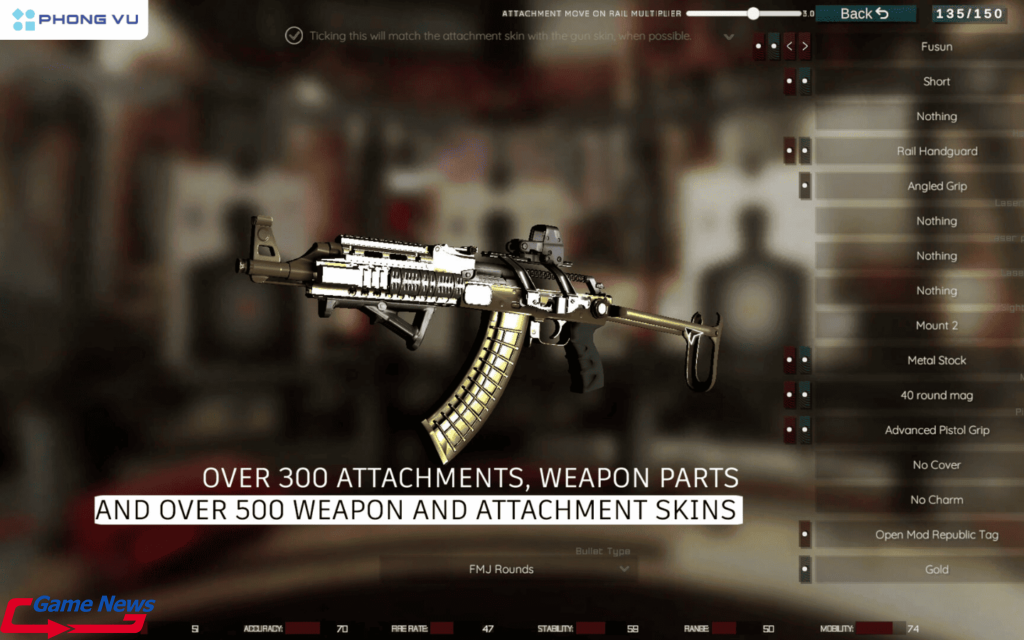Toggle the attachment skin match checkbox

coord(294,36)
